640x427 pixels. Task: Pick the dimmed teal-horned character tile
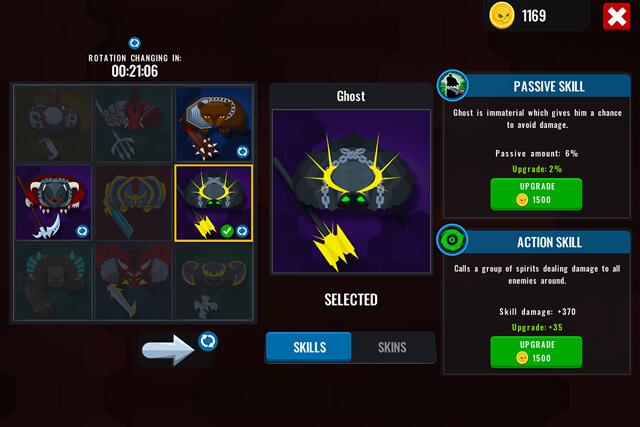click(53, 283)
